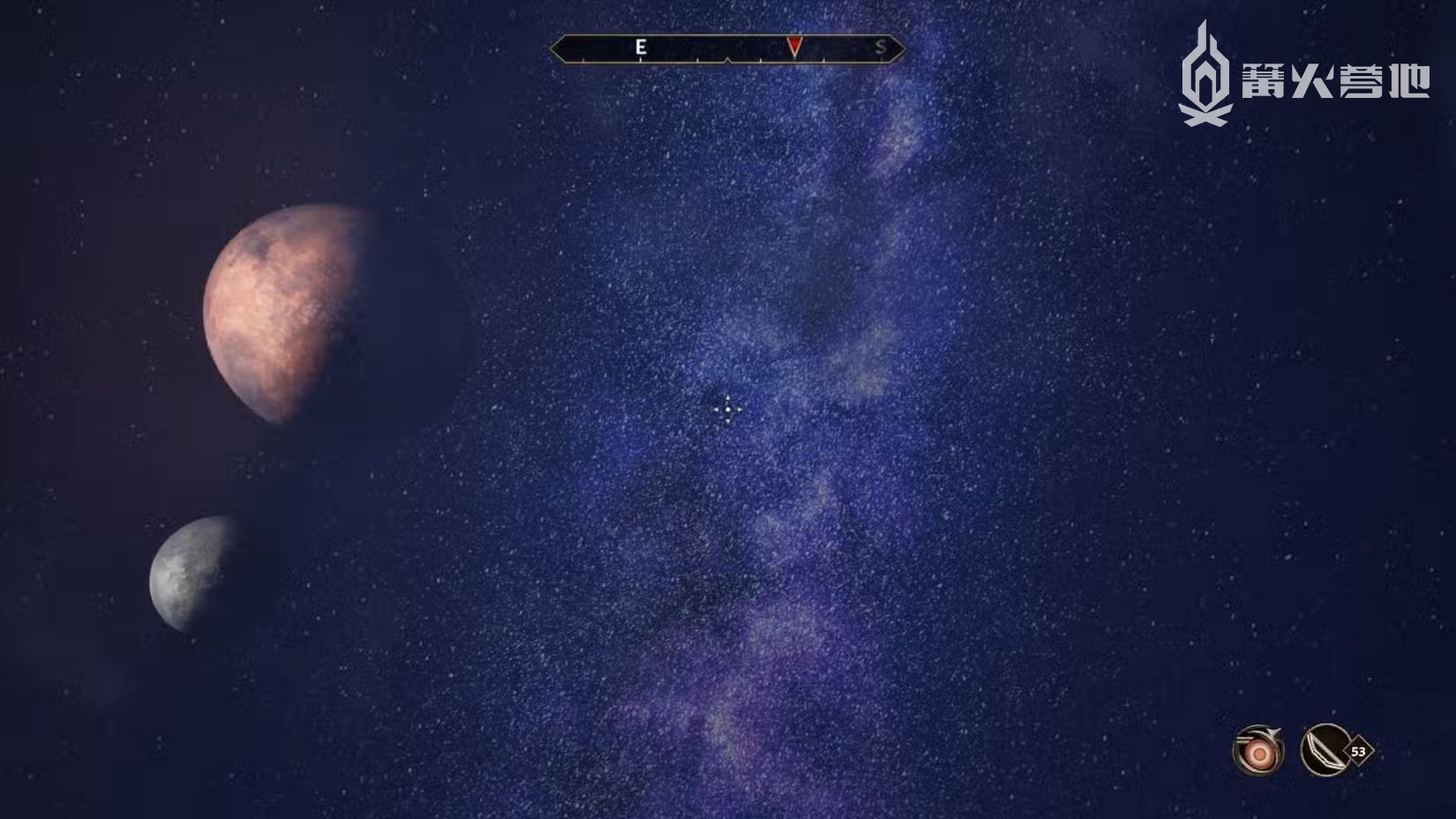
Task: Click the red quest marker on the compass
Action: 794,47
